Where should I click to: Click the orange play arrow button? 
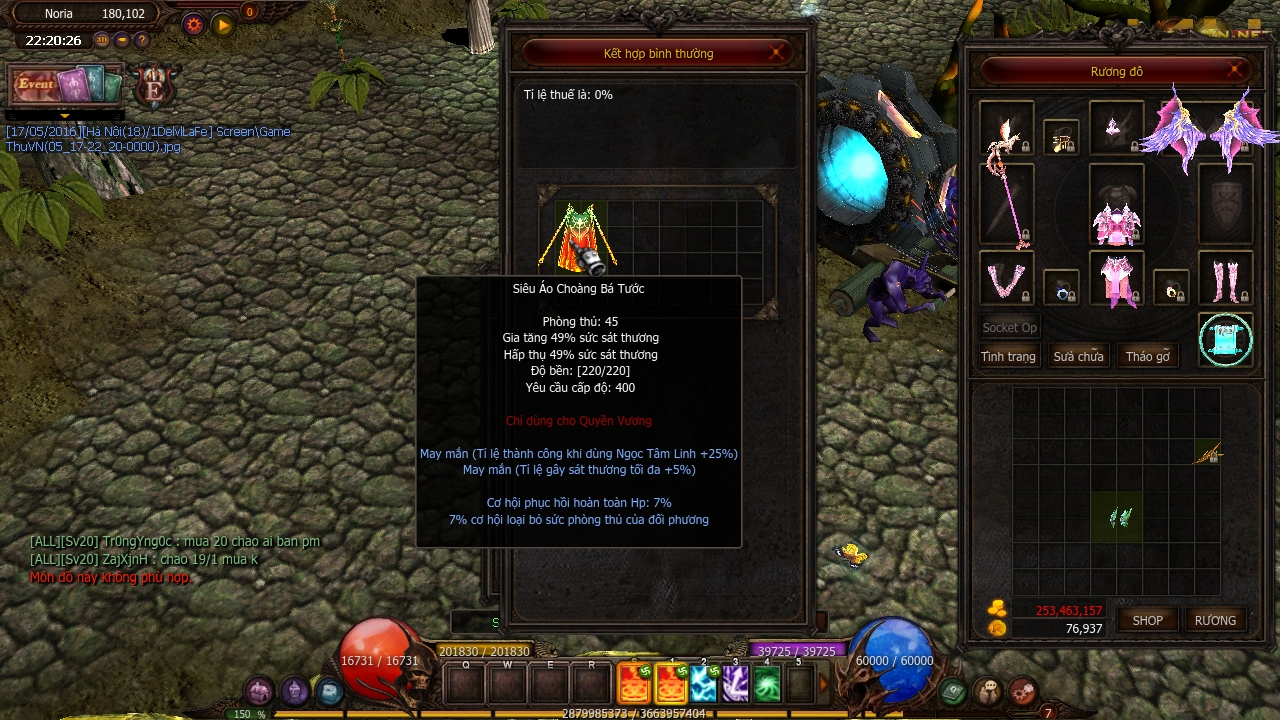223,24
